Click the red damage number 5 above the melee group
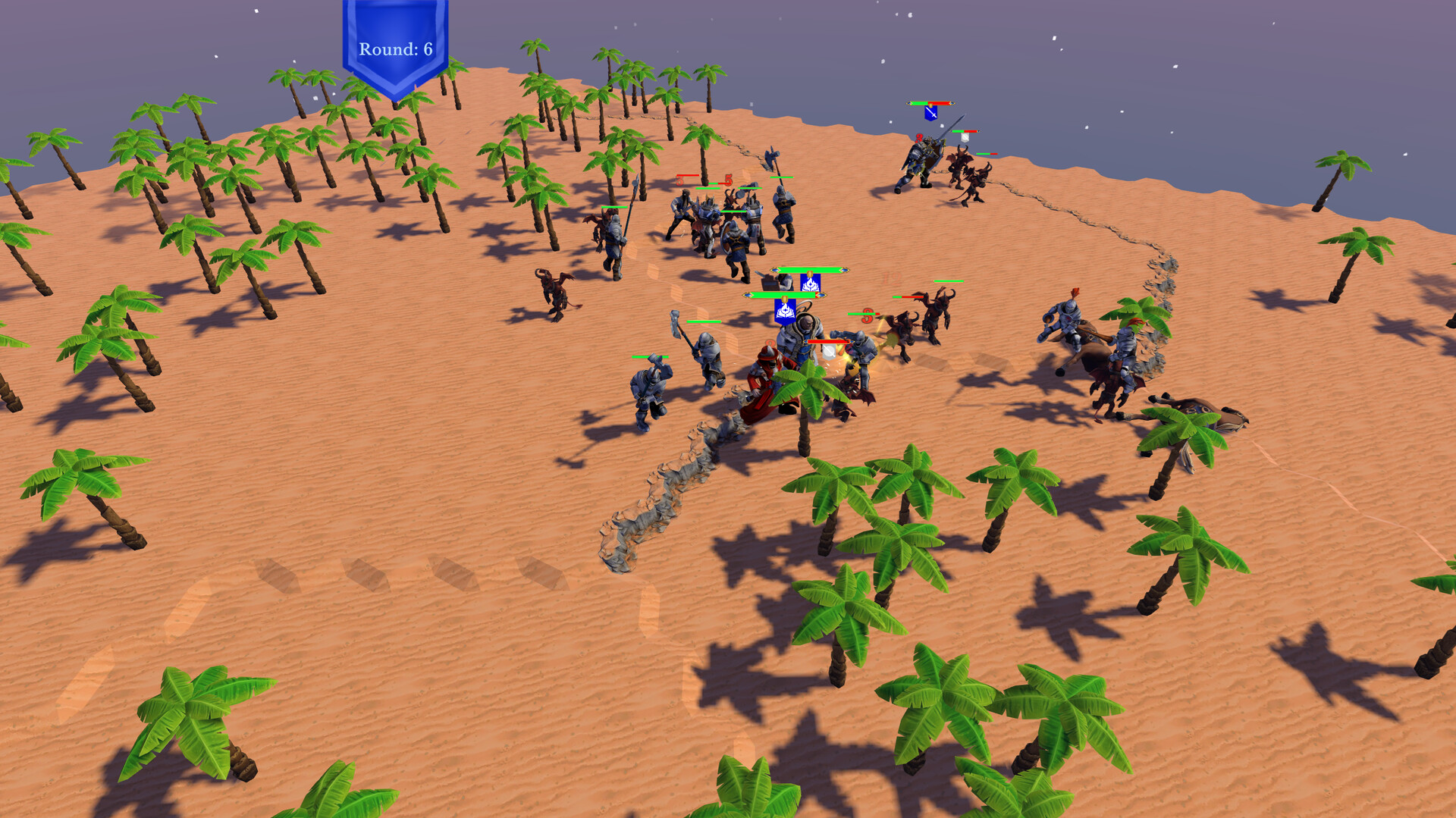The height and width of the screenshot is (818, 1456). (728, 180)
